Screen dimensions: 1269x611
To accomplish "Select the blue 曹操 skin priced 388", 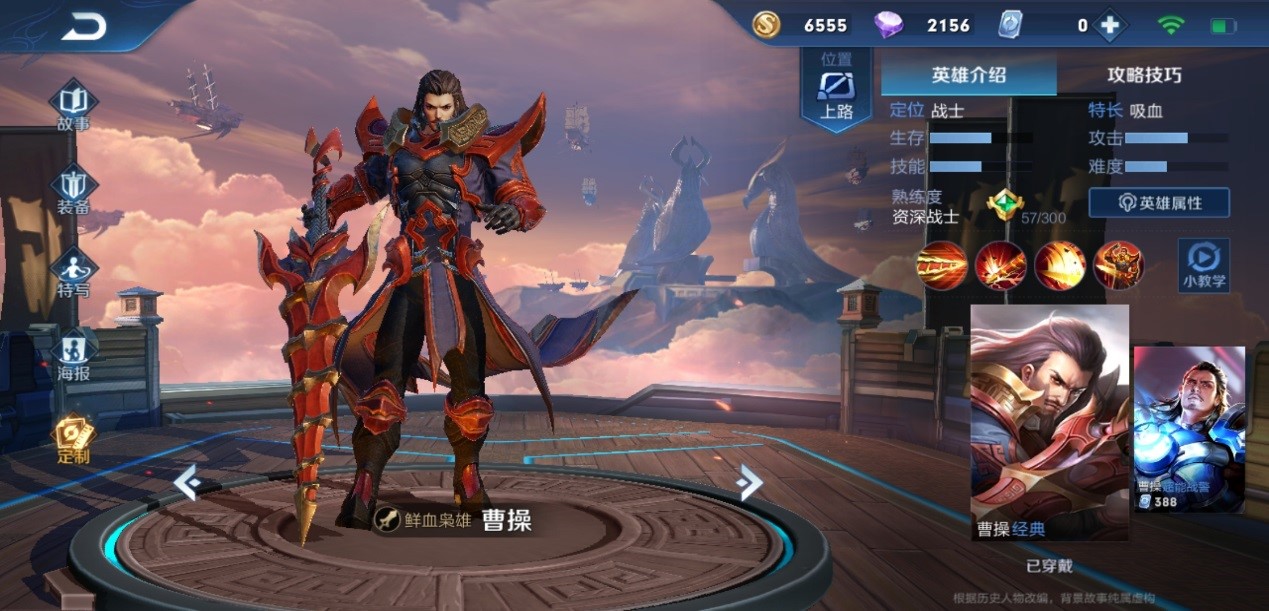I will pos(1189,429).
